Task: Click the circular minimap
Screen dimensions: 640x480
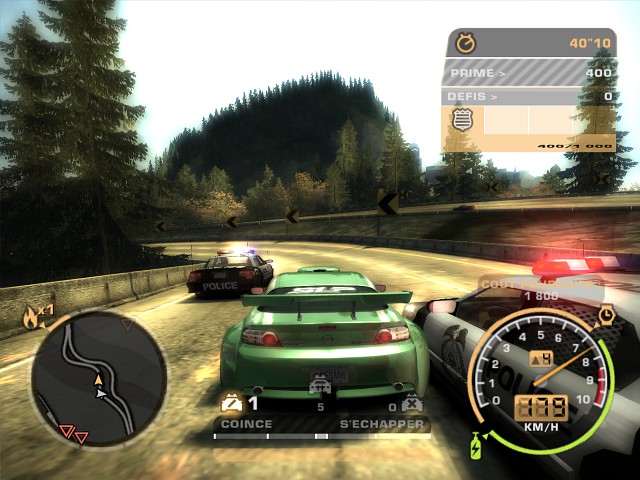Action: [97, 377]
